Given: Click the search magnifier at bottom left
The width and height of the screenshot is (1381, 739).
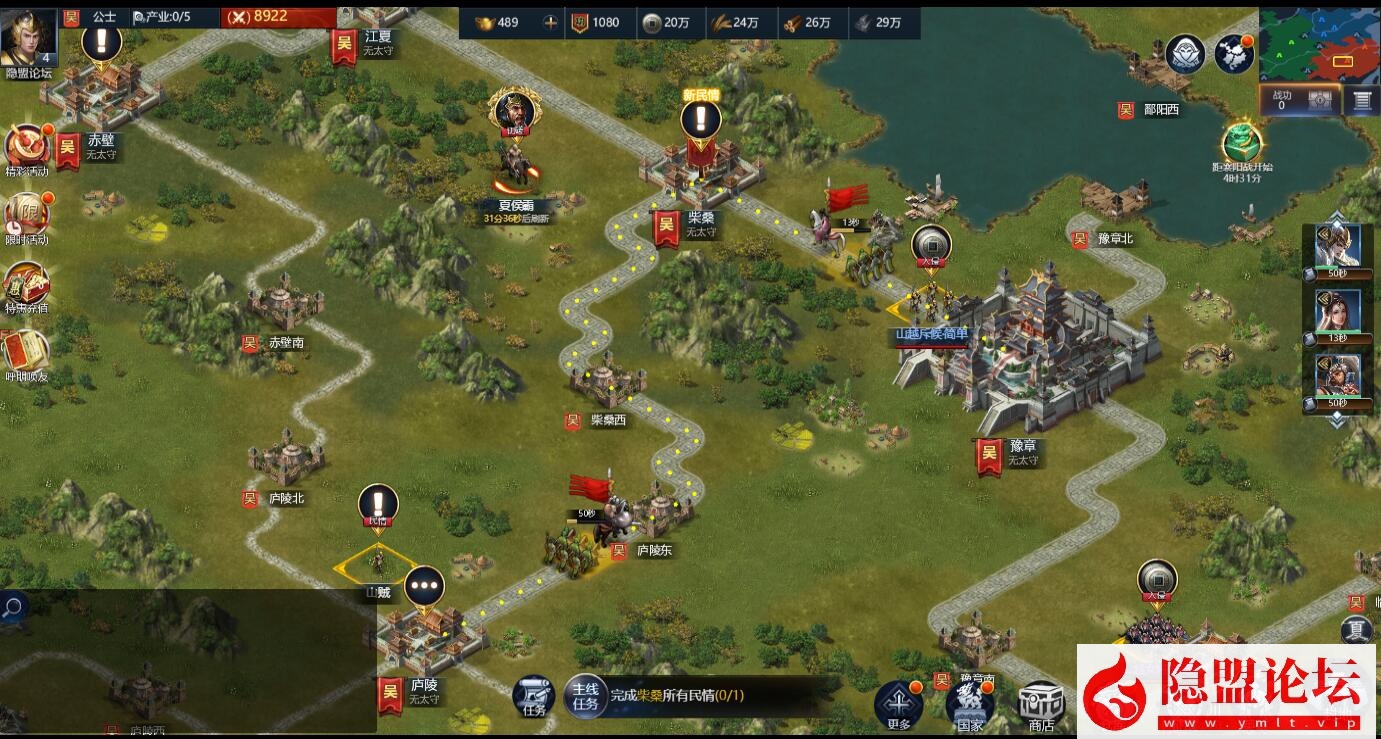Looking at the screenshot, I should click(14, 607).
